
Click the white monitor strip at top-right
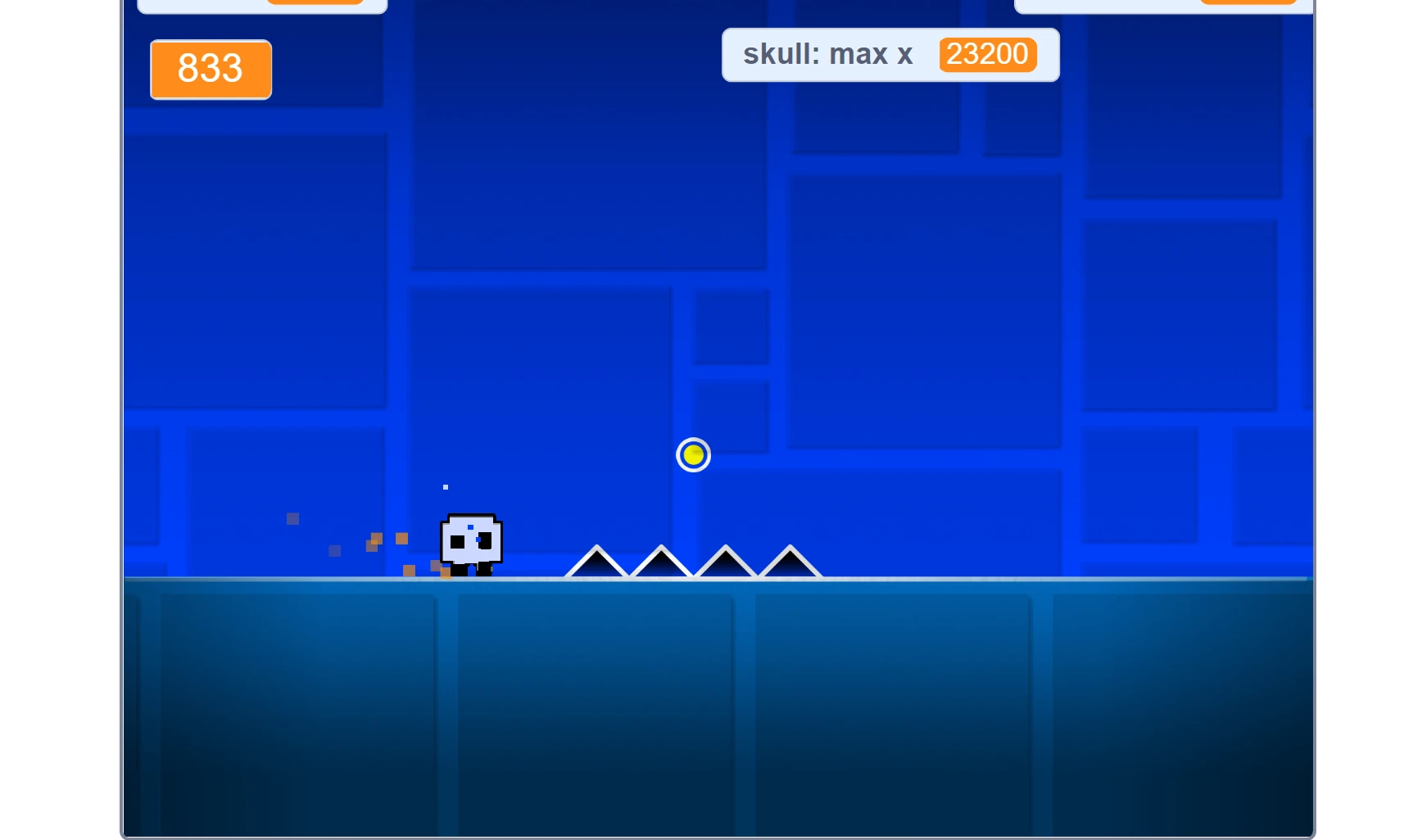1162,7
